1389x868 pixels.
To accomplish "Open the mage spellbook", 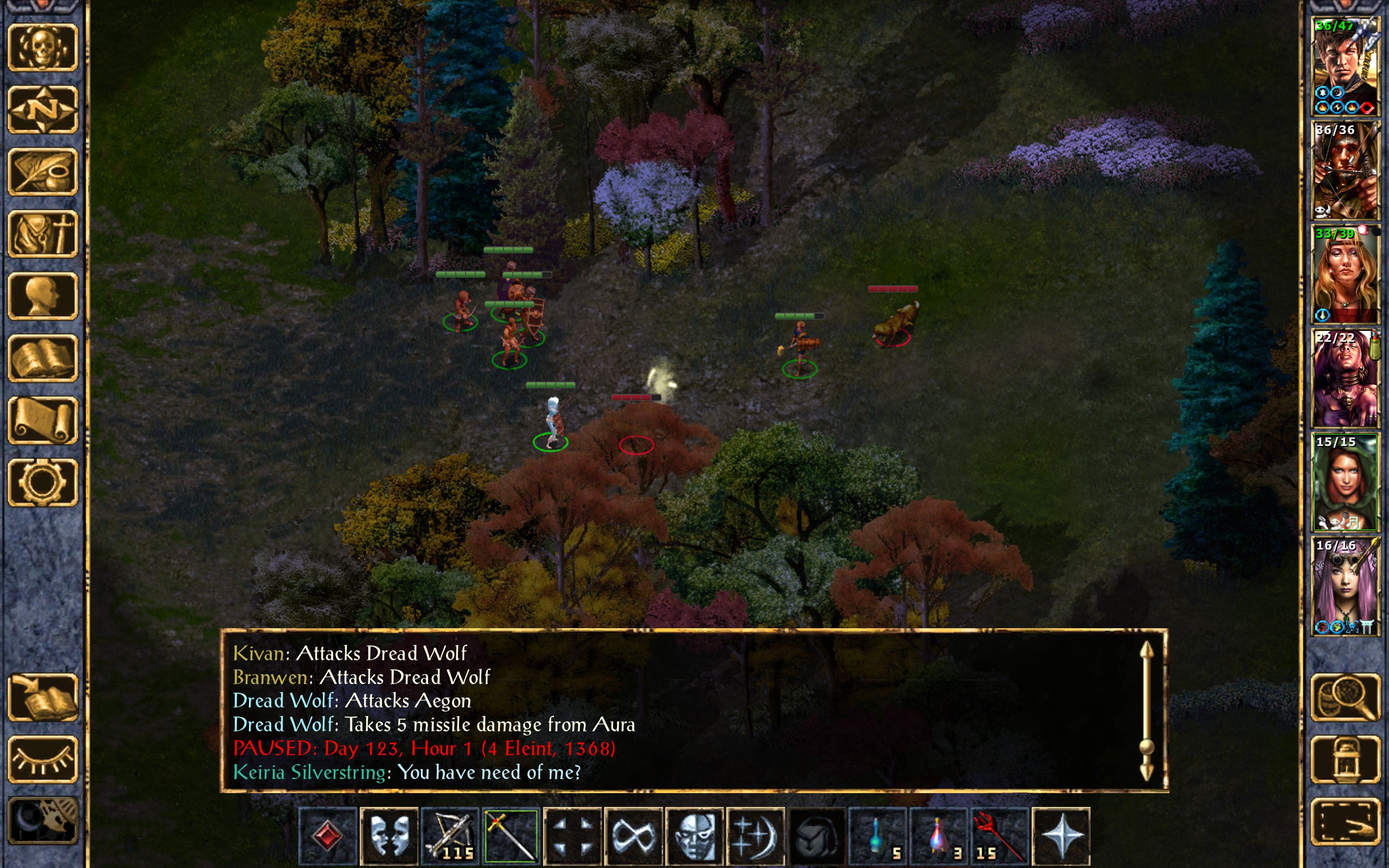I will tap(42, 358).
